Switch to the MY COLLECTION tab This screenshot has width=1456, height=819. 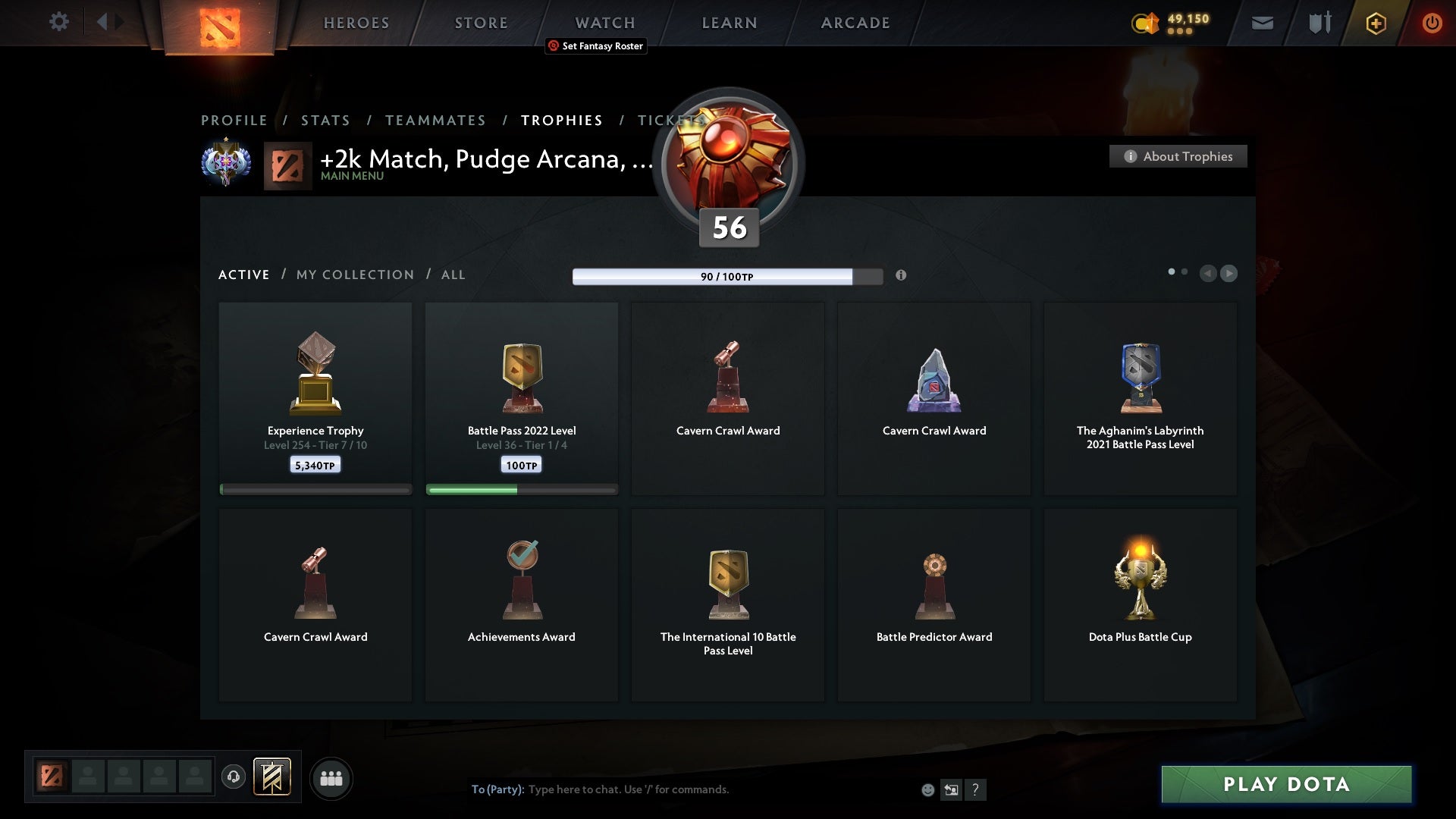pos(354,275)
